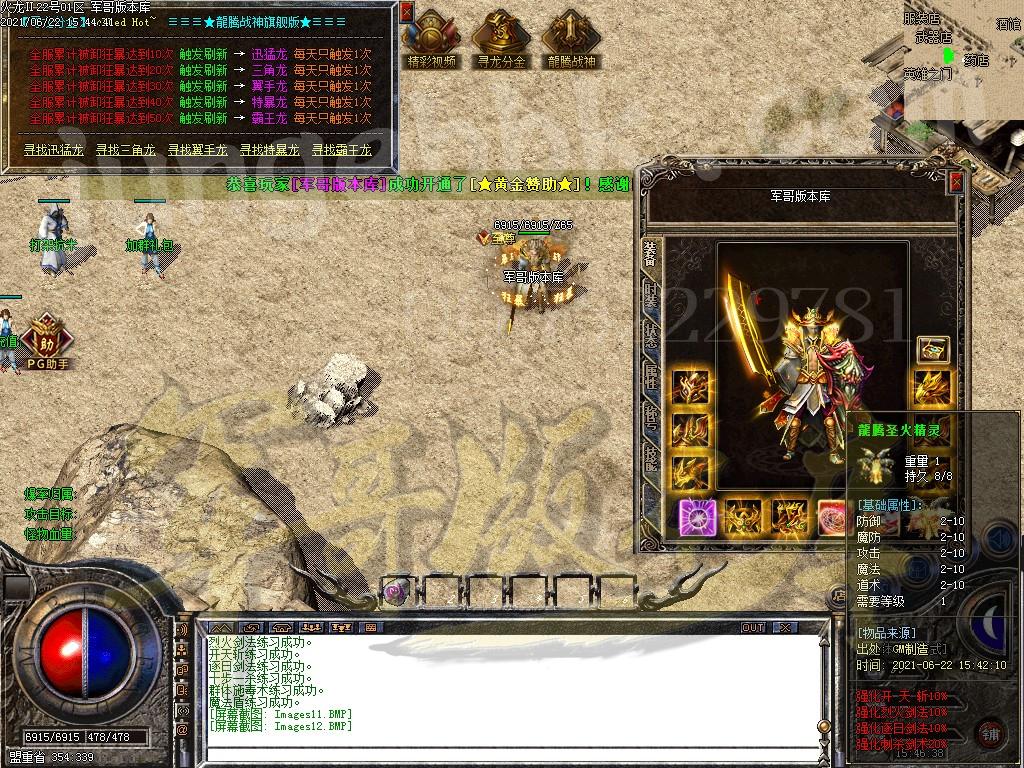Close the 龍腾战神旗舰版 event panel

point(406,12)
